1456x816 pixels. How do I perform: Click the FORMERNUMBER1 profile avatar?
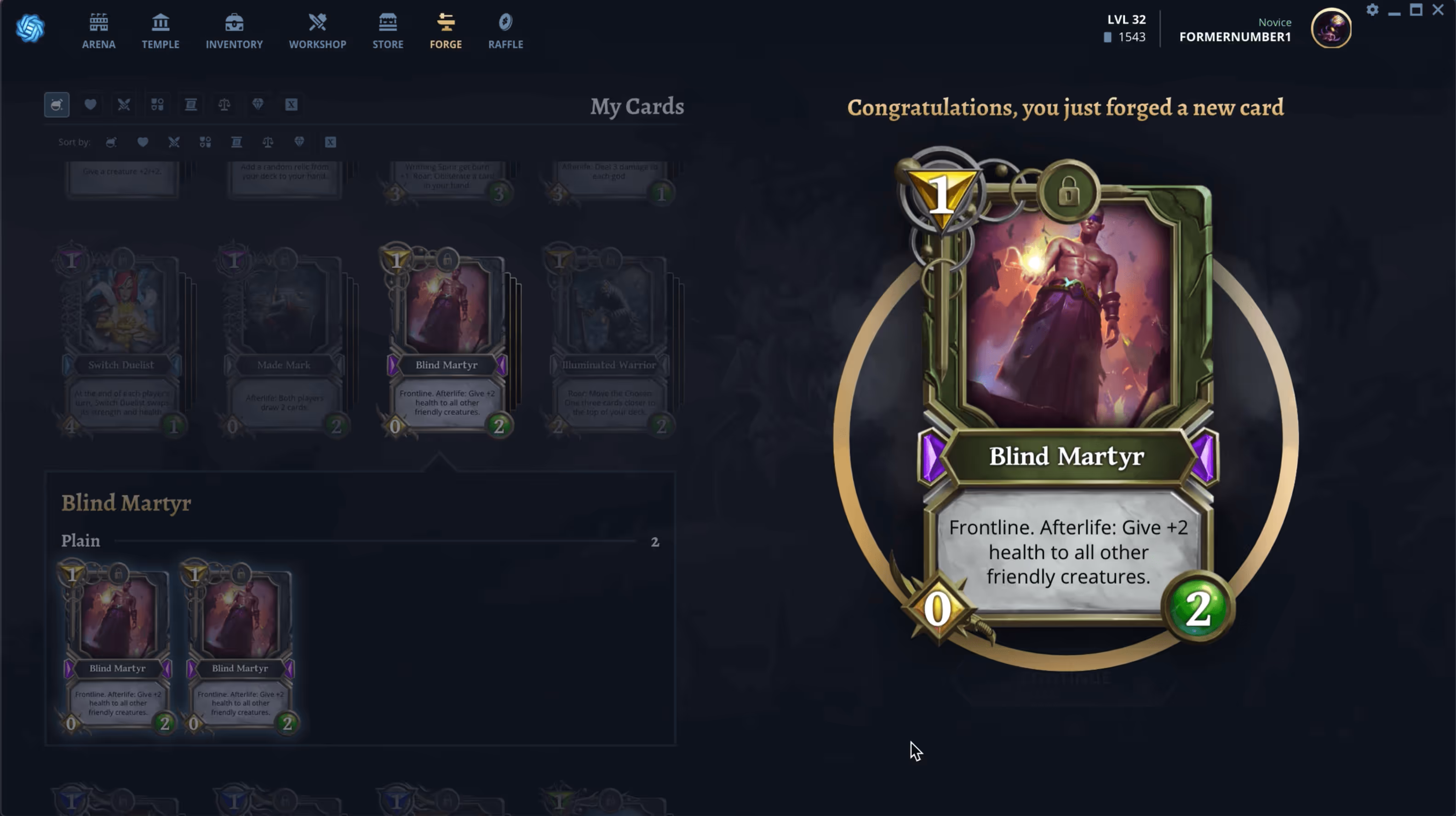coord(1331,29)
